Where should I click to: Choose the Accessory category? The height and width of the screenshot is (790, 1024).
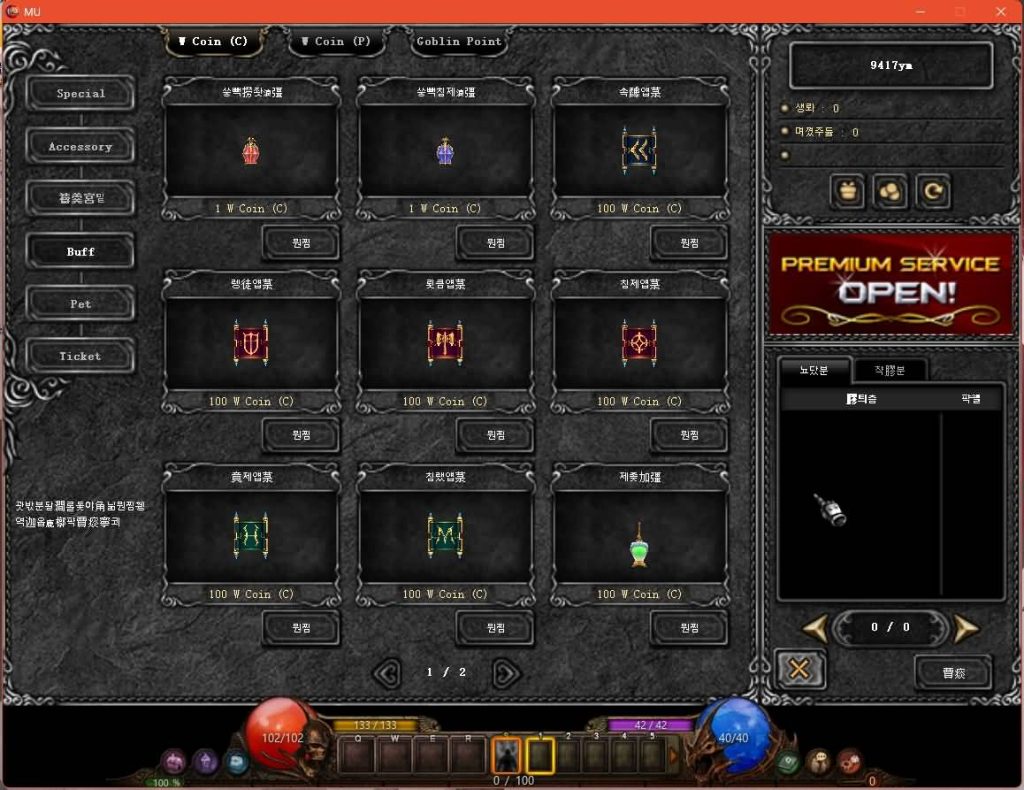click(81, 147)
